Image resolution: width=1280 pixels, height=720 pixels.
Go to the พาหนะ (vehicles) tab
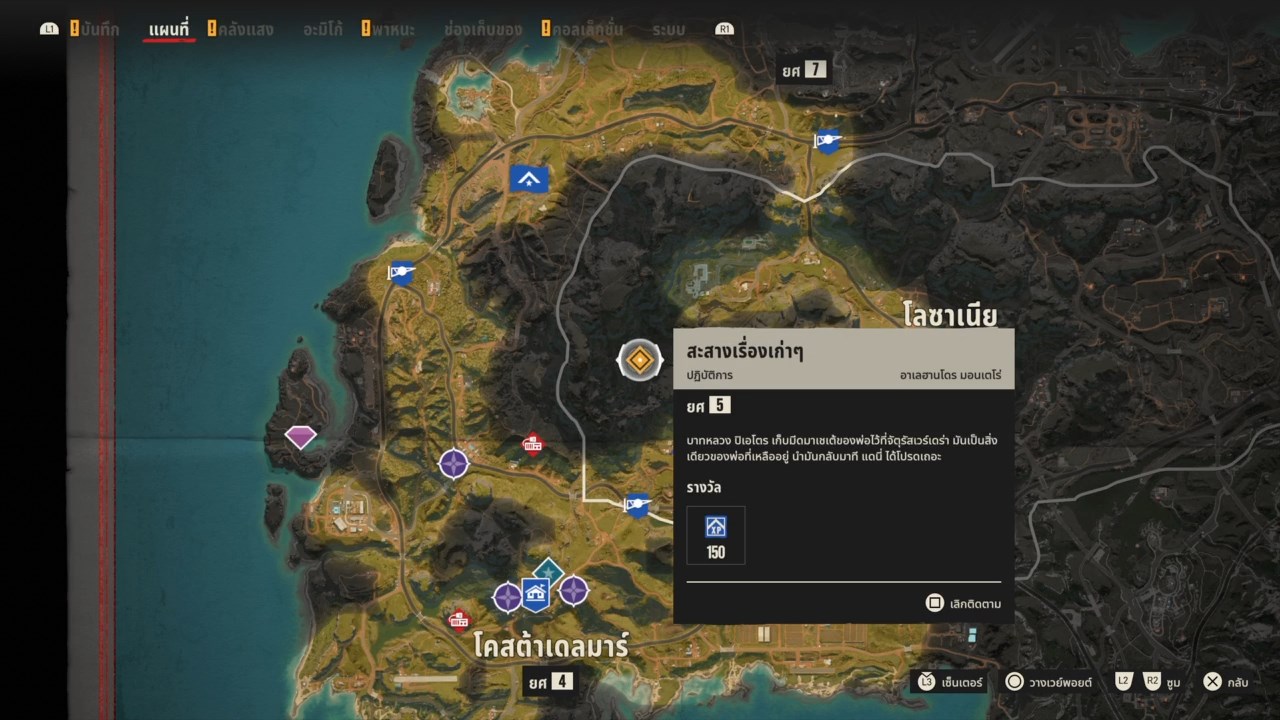point(394,30)
